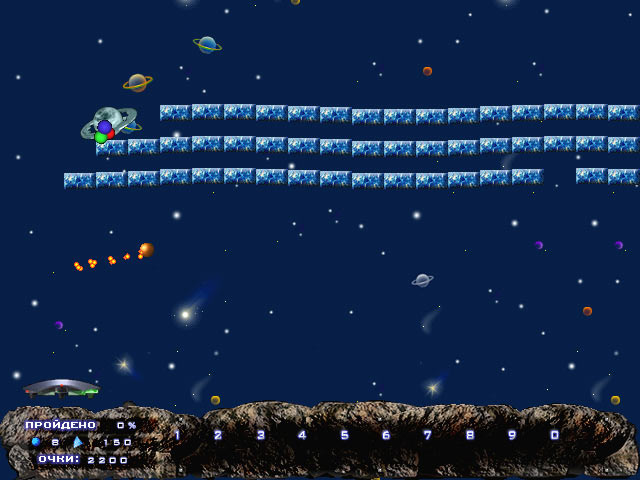Pick slot number 4 in the bottom bar

tap(302, 435)
